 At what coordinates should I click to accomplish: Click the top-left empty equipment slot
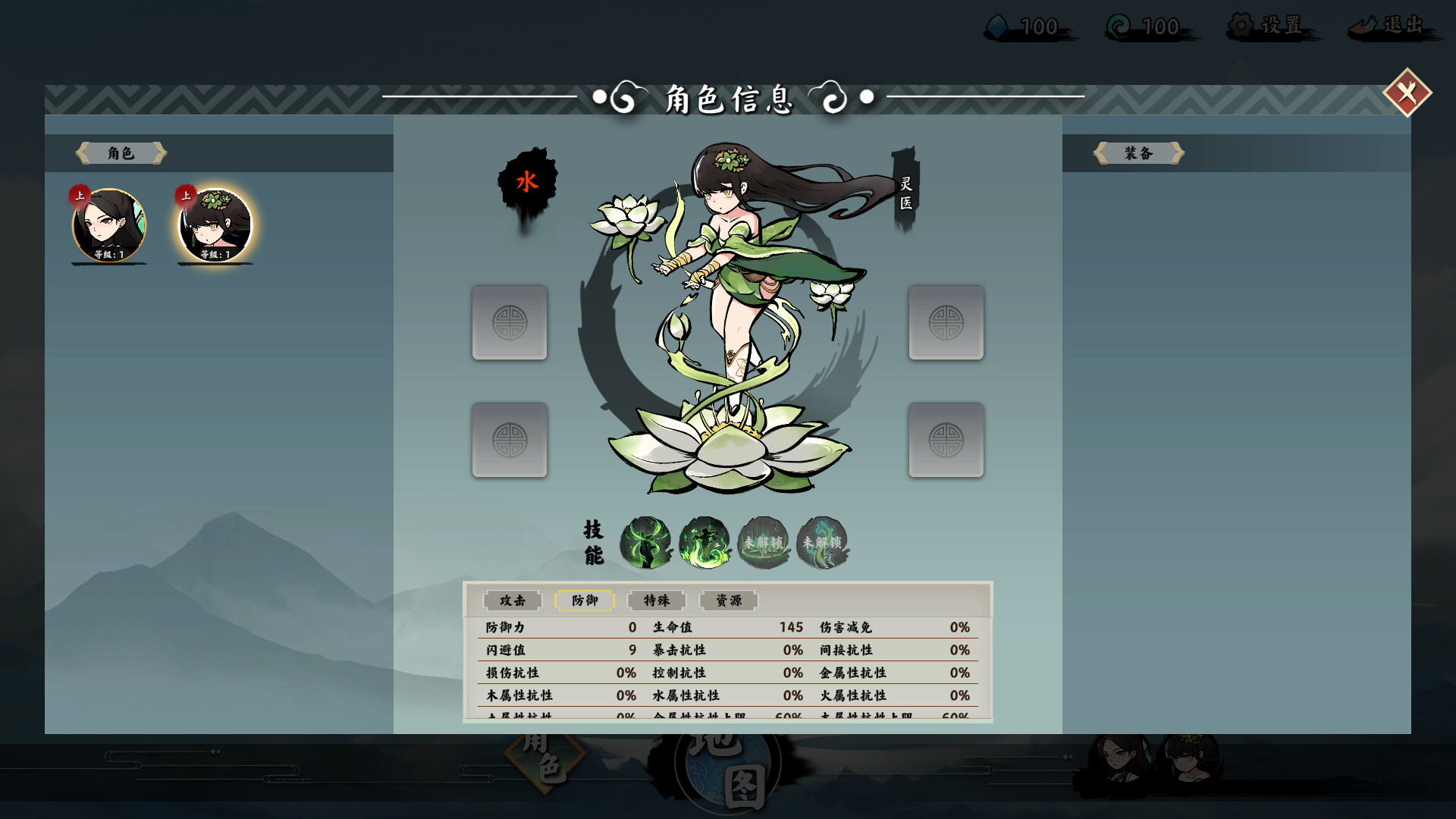click(x=509, y=322)
